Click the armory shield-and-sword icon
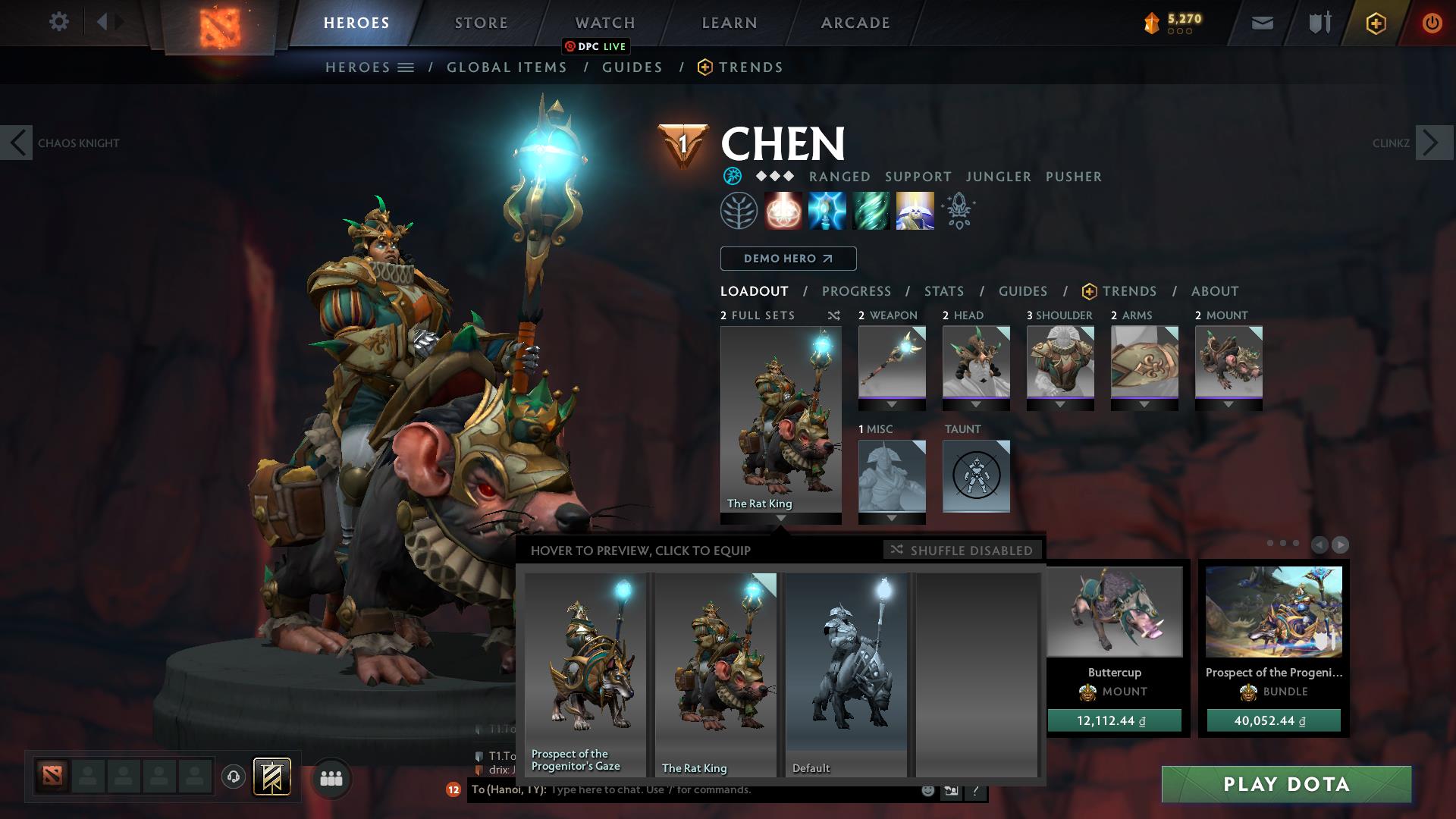This screenshot has width=1456, height=819. 1318,22
